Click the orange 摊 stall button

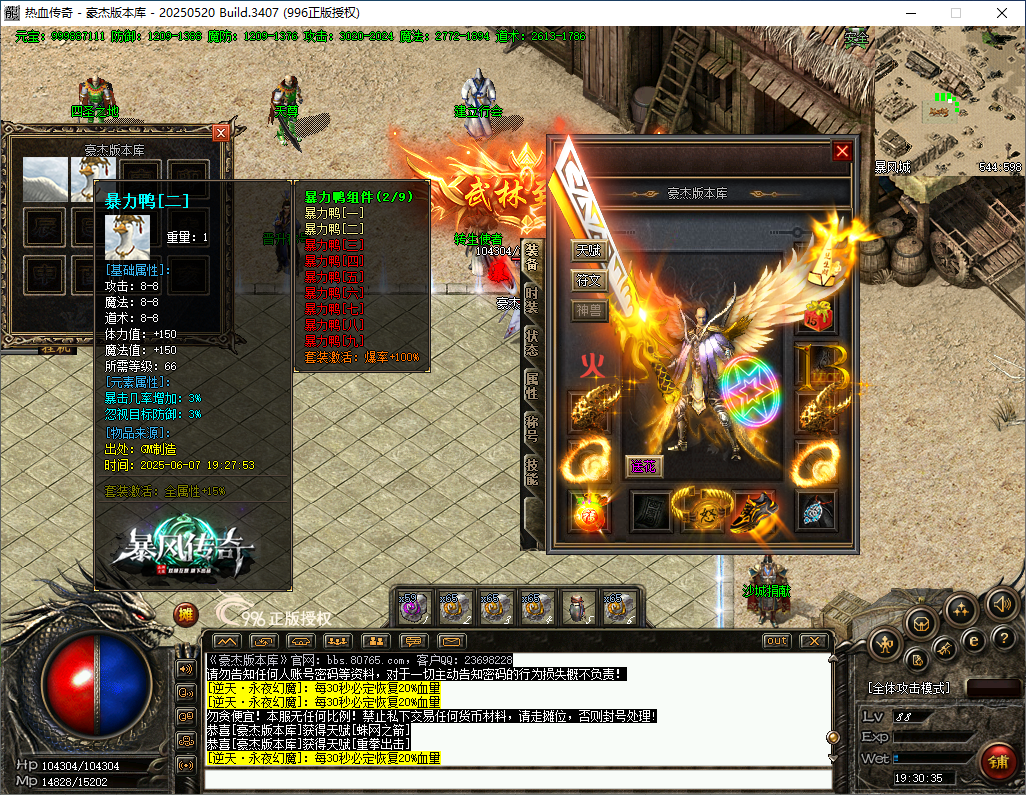click(186, 614)
